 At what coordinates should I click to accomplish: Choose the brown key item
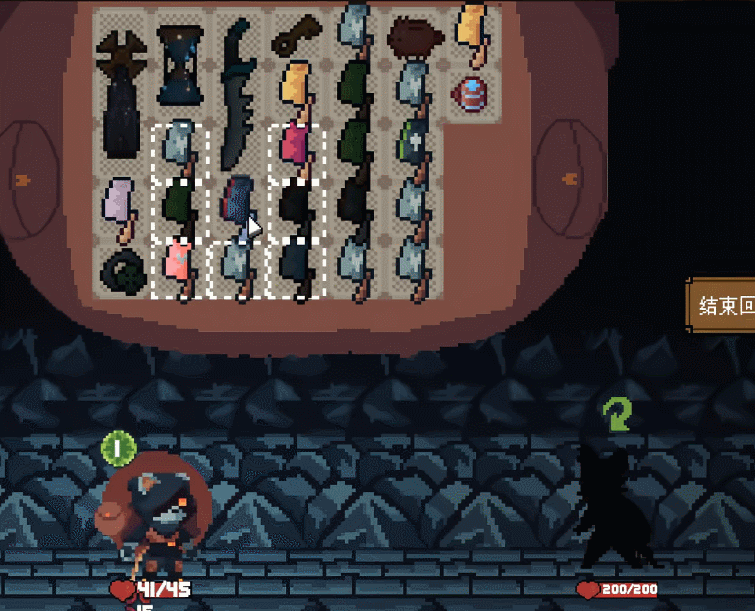pyautogui.click(x=297, y=36)
